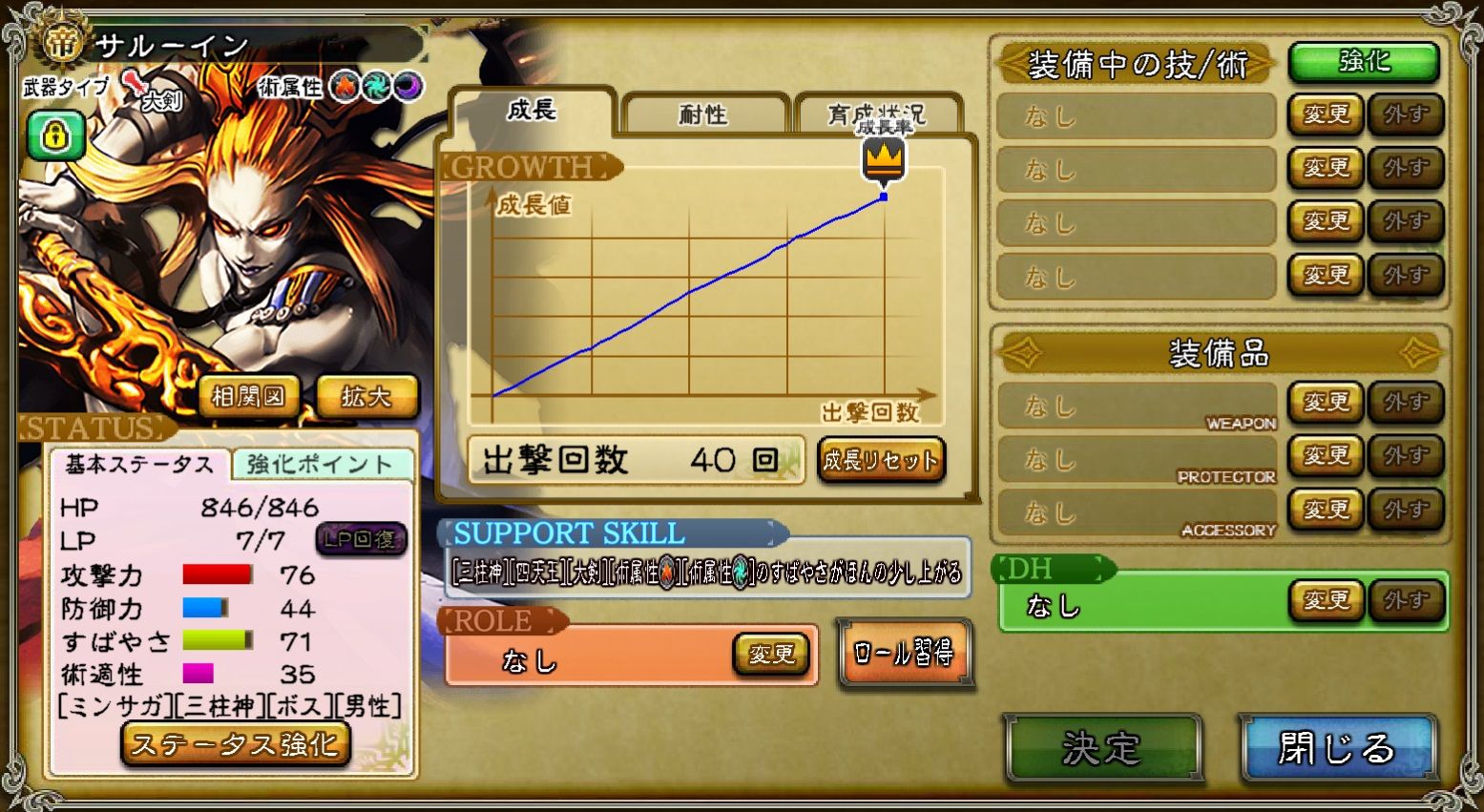Click the 出撃回数 40回 sortie counter
This screenshot has height=812, width=1484.
click(x=635, y=459)
